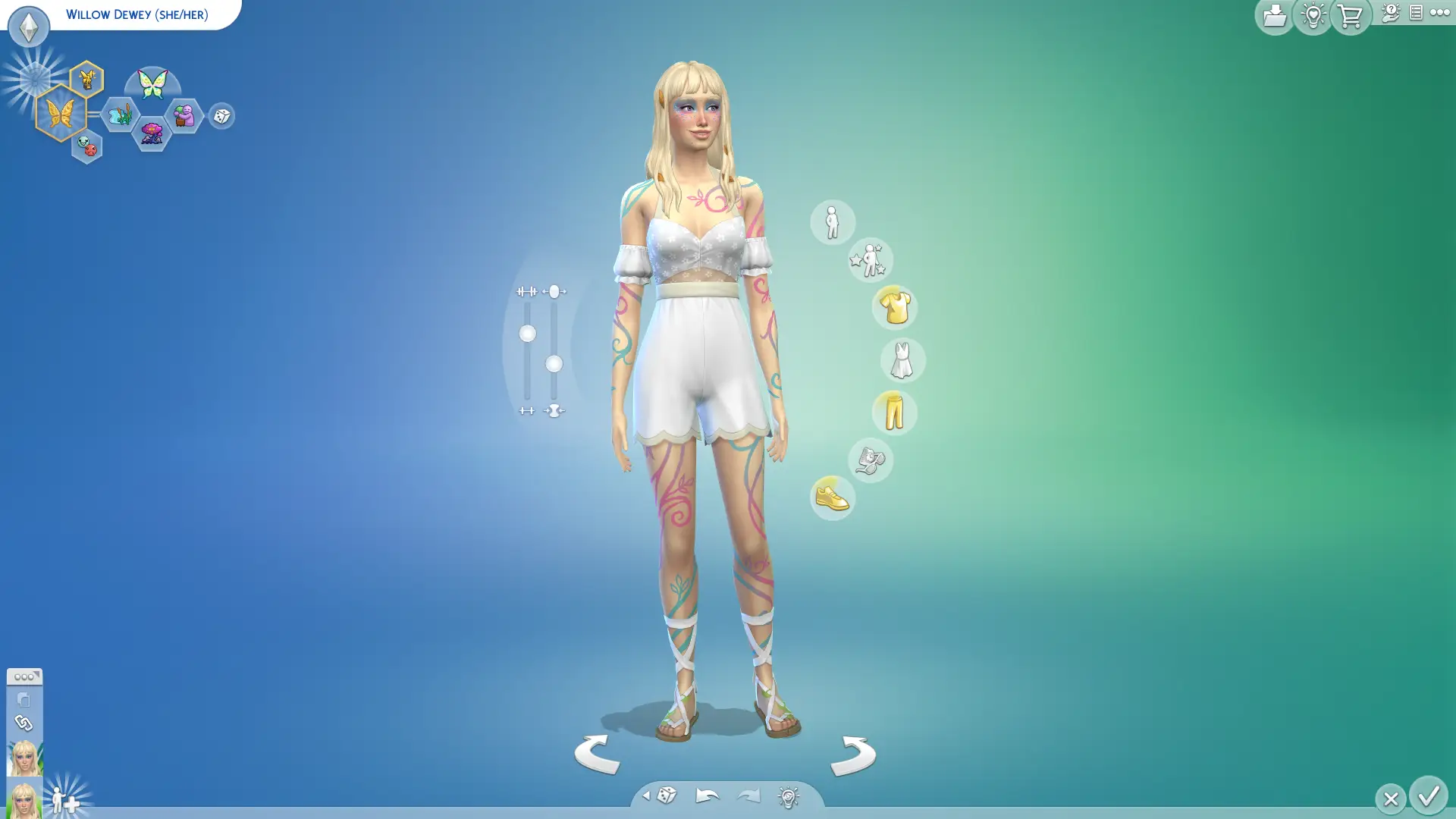Open the Tops clothing category
The height and width of the screenshot is (819, 1456).
(x=896, y=308)
